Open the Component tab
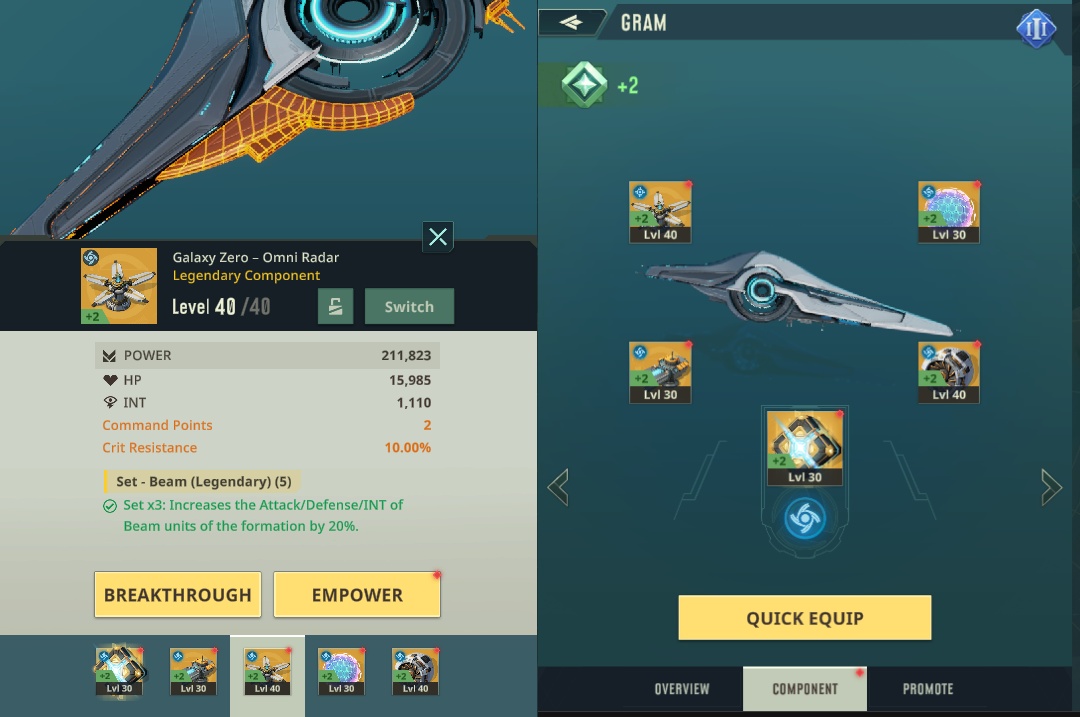Image resolution: width=1080 pixels, height=717 pixels. point(805,689)
